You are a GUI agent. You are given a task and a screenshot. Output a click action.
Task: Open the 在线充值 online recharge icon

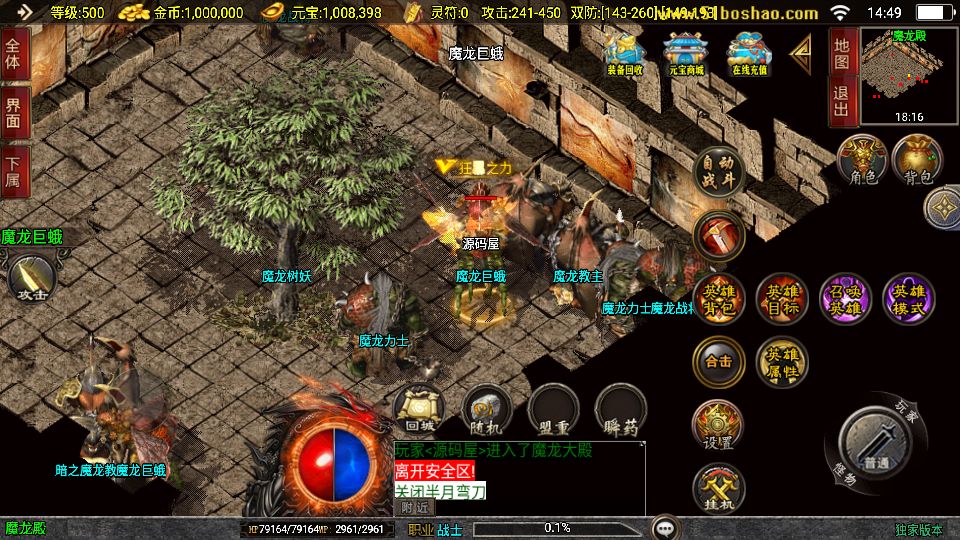coord(747,54)
